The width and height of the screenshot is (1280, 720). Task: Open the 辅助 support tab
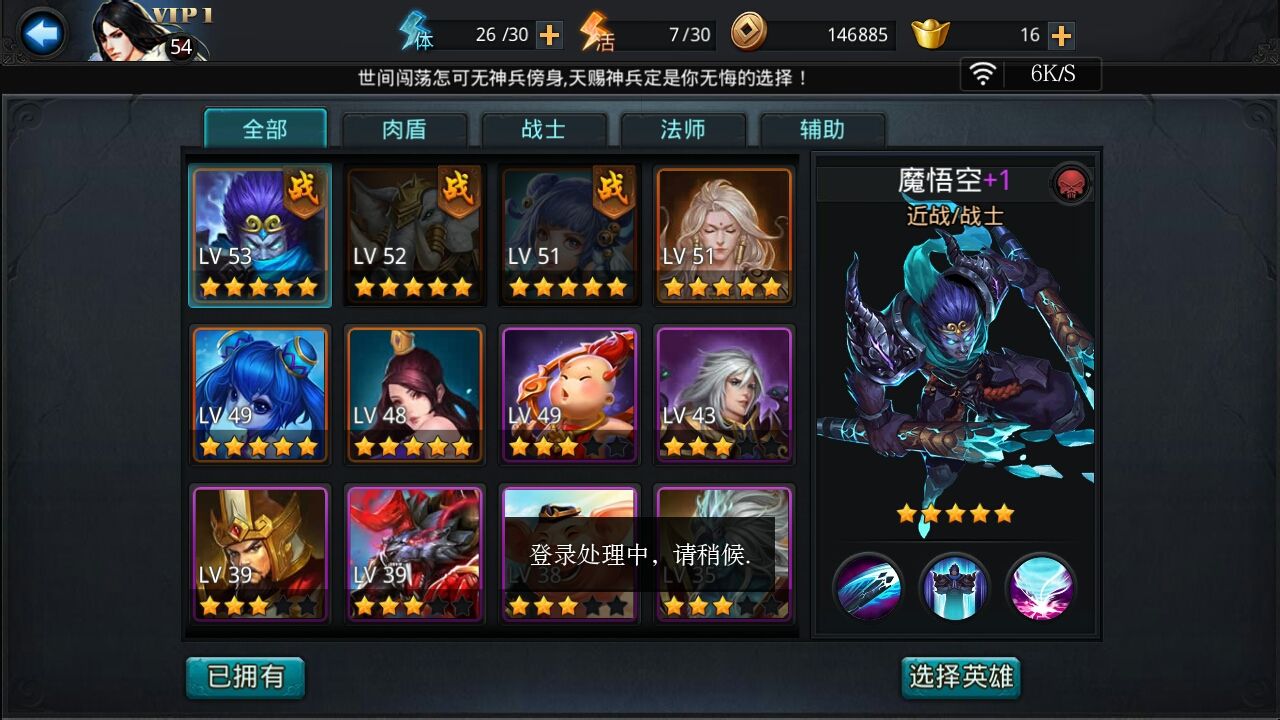[823, 129]
